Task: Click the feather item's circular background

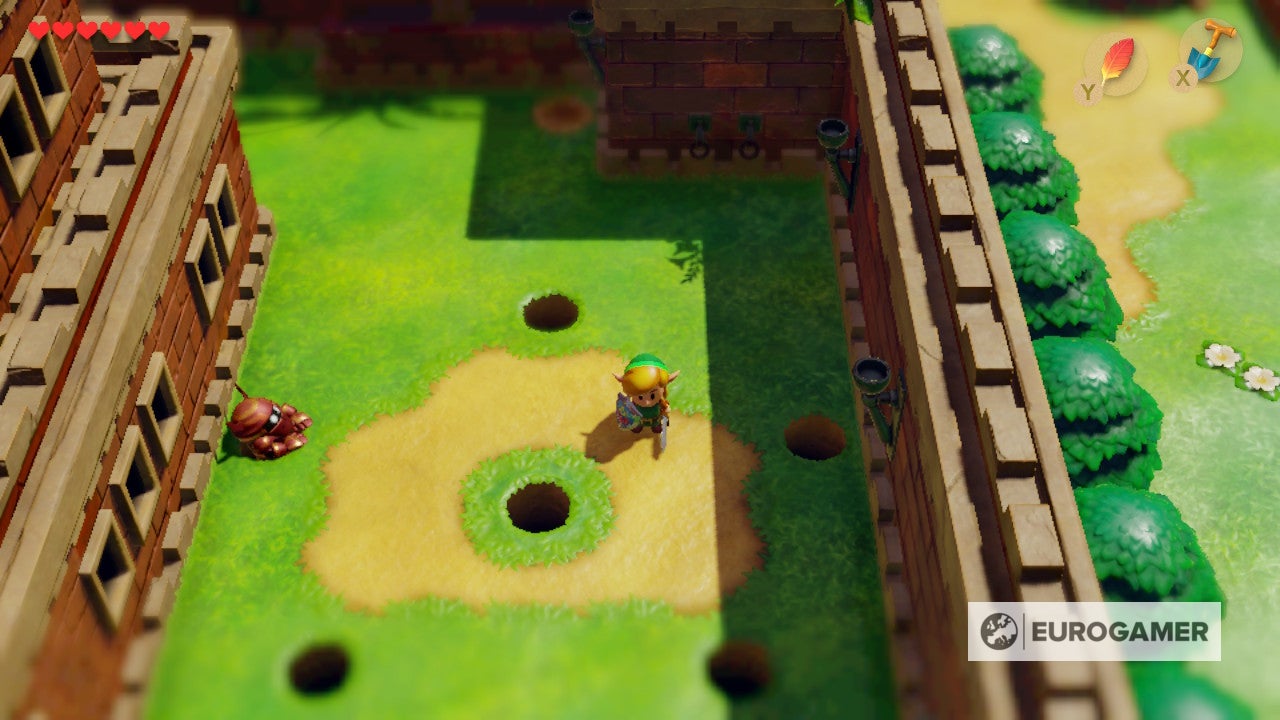Action: (x=1119, y=62)
